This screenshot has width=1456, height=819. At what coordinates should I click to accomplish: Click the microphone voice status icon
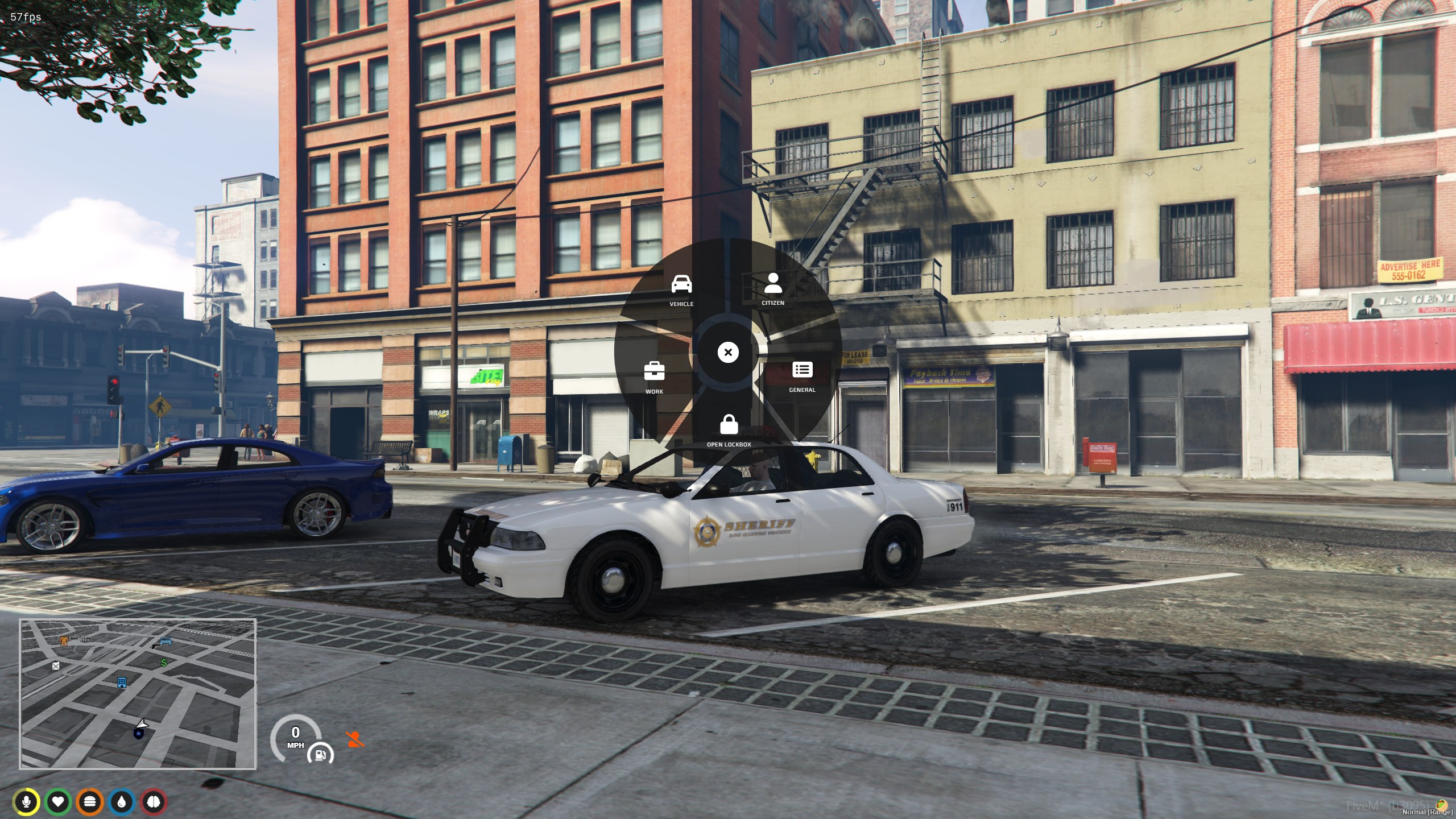pos(26,803)
